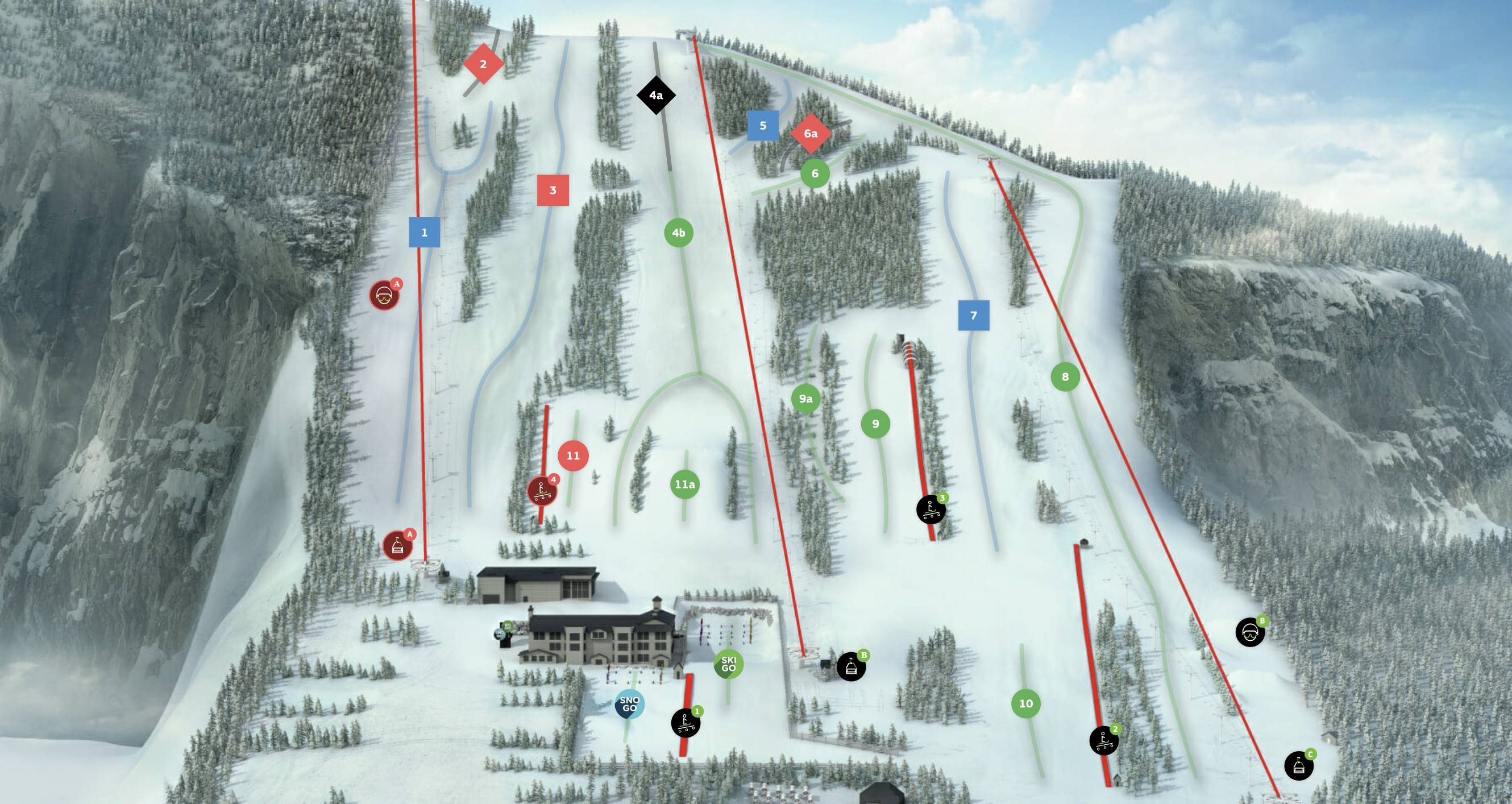The width and height of the screenshot is (1512, 804).
Task: Open the SNO GO marker
Action: (x=629, y=704)
